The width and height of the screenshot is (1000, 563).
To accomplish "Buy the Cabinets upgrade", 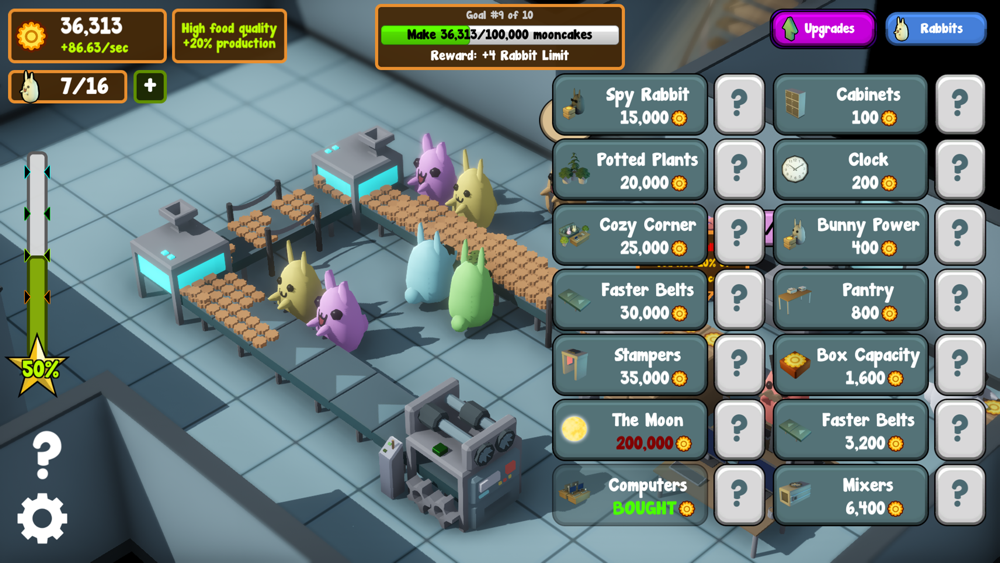I will click(850, 105).
